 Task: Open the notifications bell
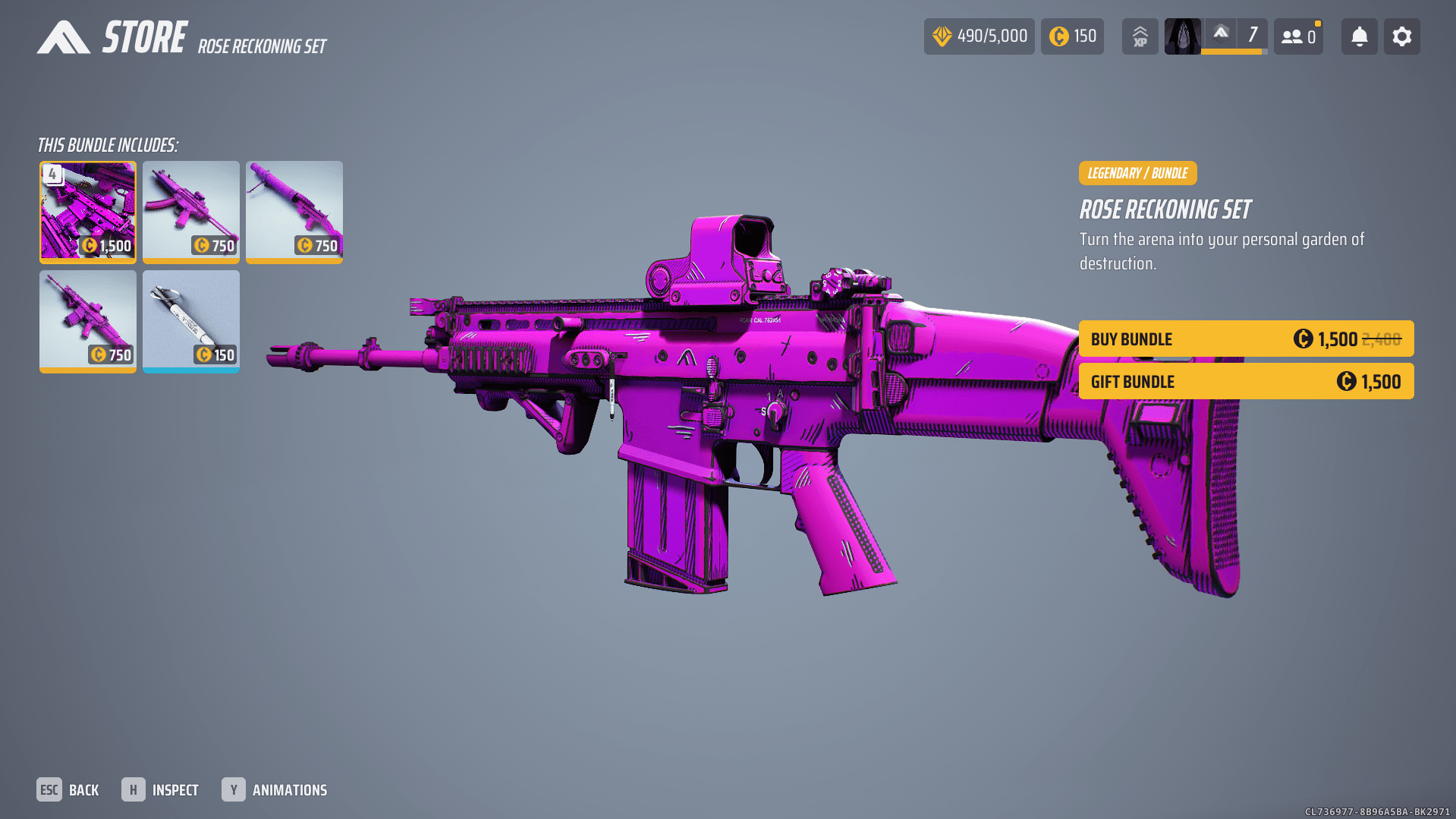[x=1359, y=36]
